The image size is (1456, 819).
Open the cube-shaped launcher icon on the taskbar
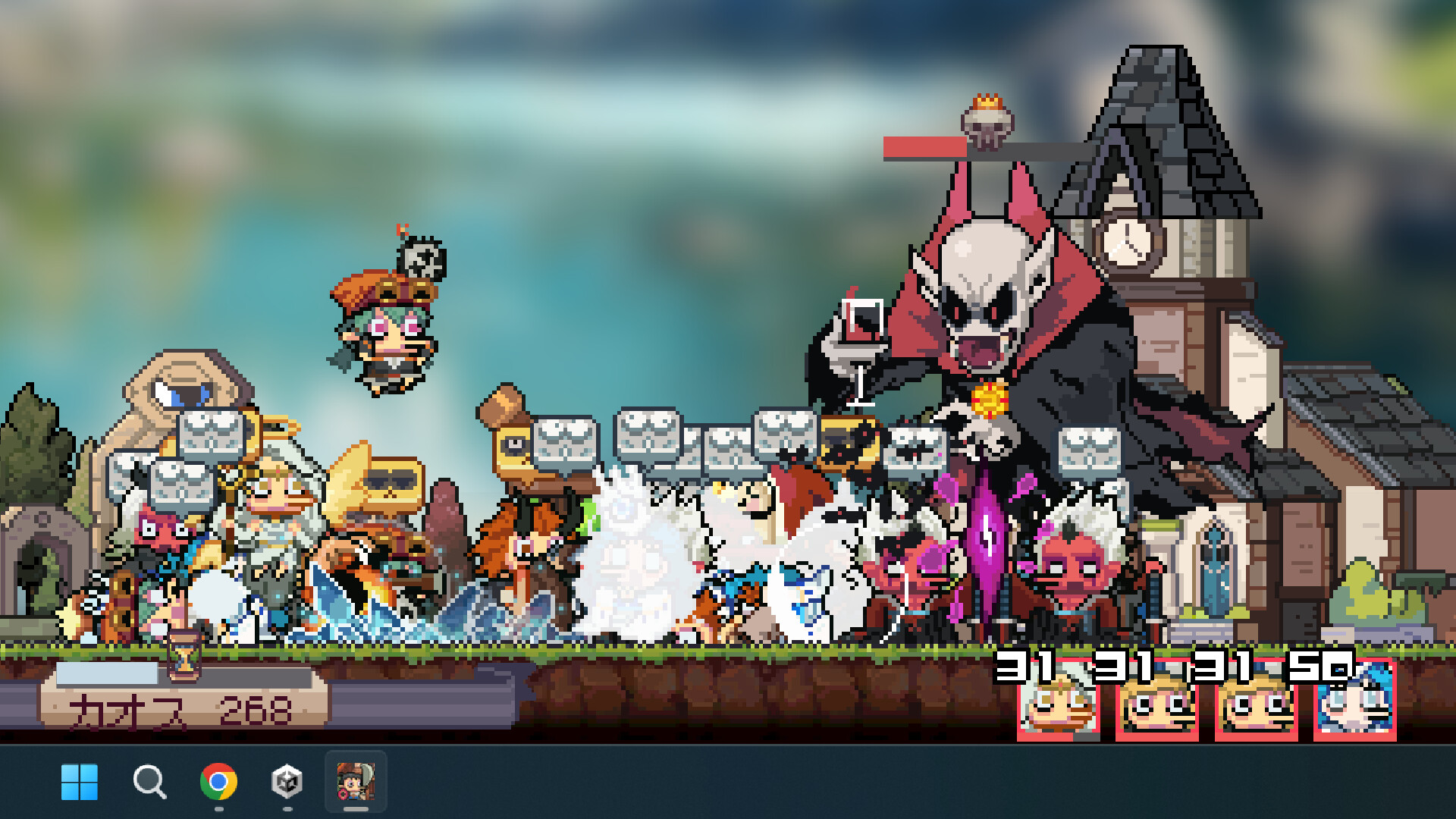[286, 782]
